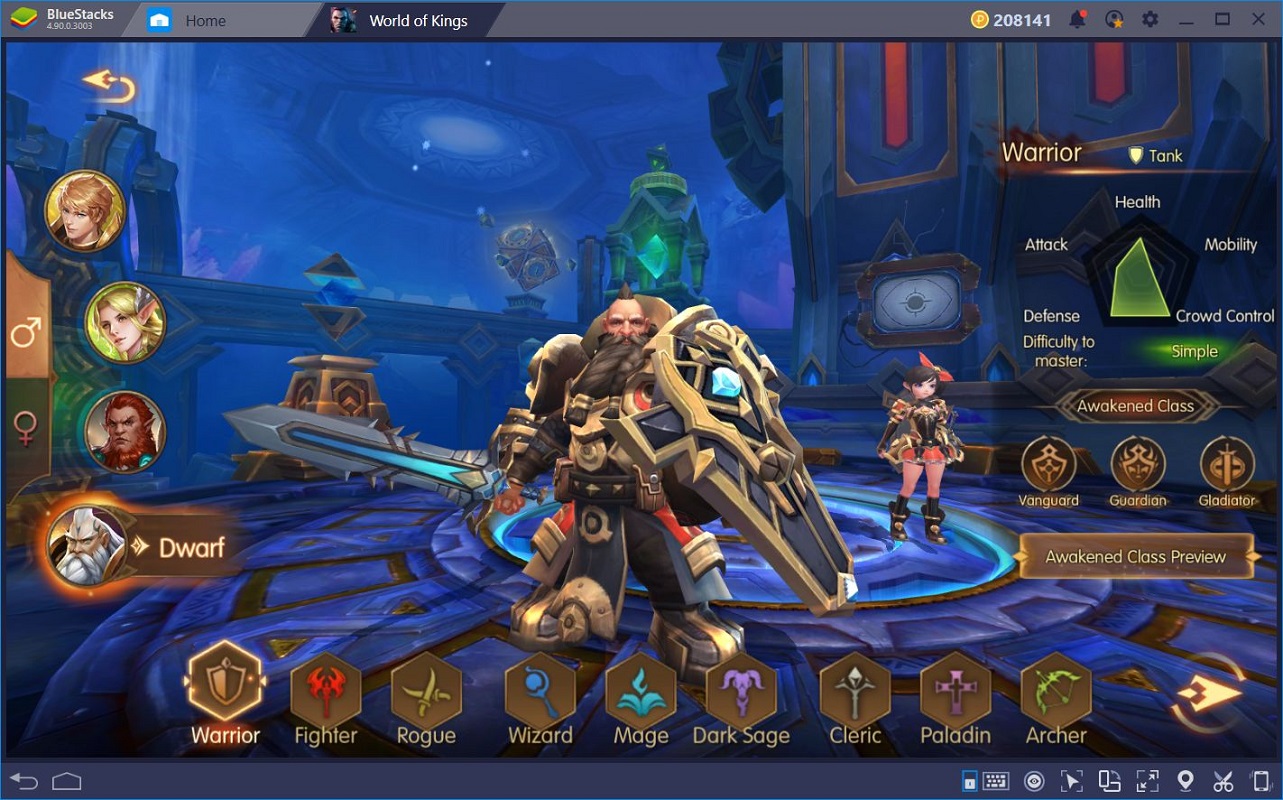Viewport: 1283px width, 800px height.
Task: Select the Archer class icon
Action: coord(1055,690)
